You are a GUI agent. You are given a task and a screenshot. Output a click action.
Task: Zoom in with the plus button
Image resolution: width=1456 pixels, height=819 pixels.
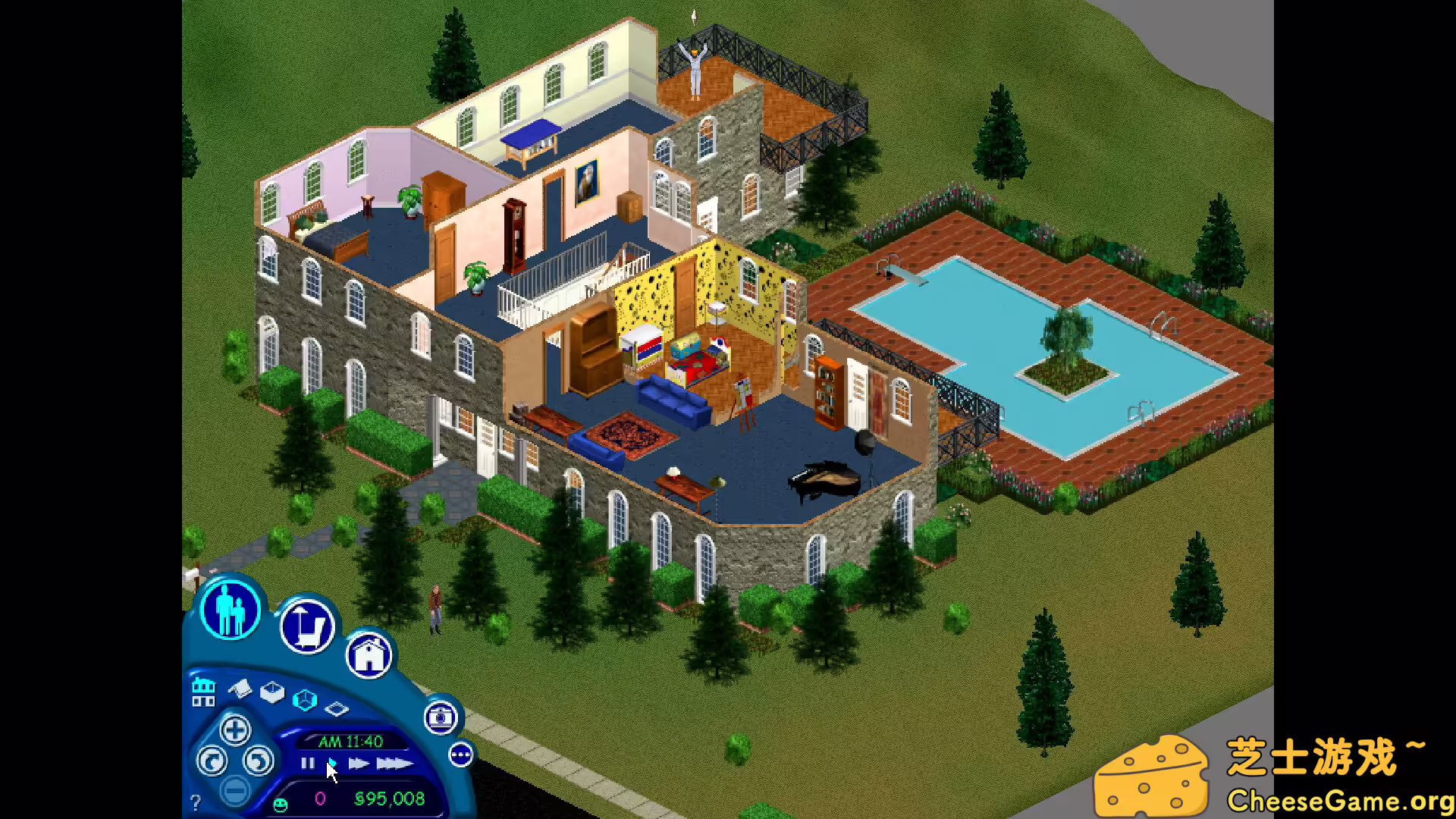click(235, 731)
